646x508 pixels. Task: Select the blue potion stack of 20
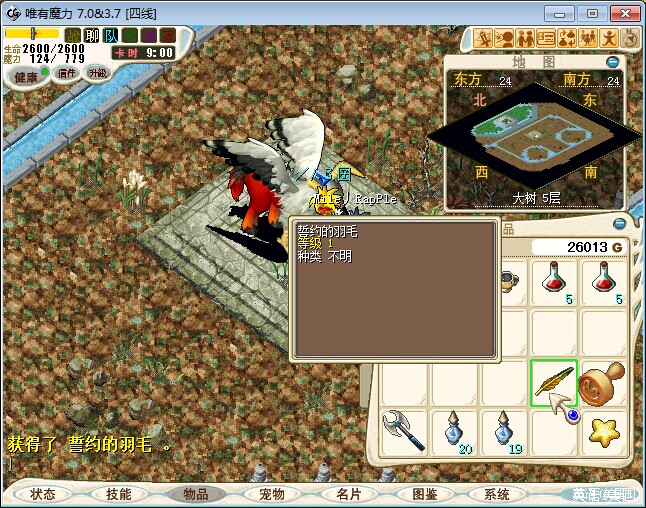click(455, 432)
